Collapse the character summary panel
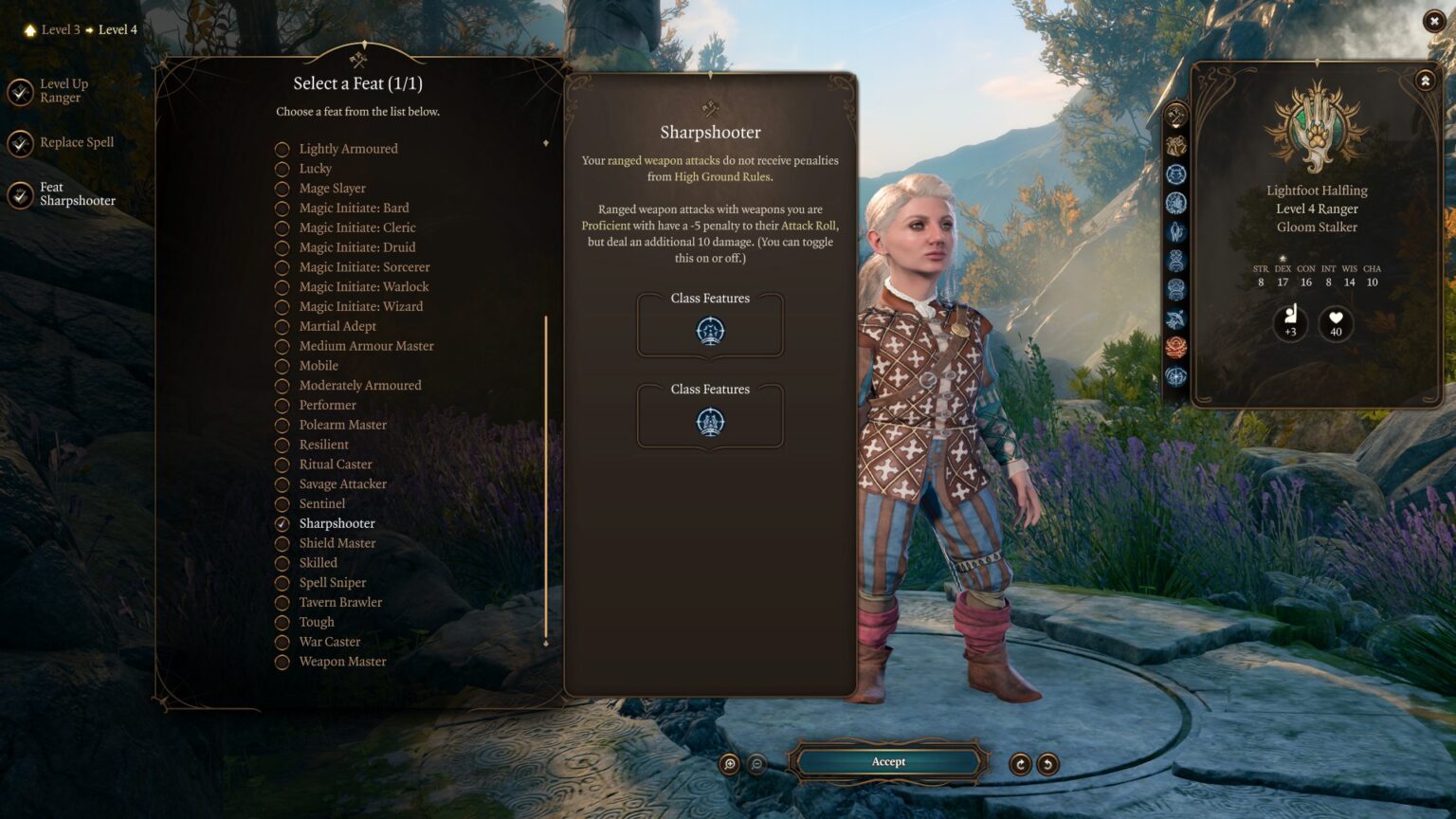Viewport: 1456px width, 819px height. (1425, 82)
